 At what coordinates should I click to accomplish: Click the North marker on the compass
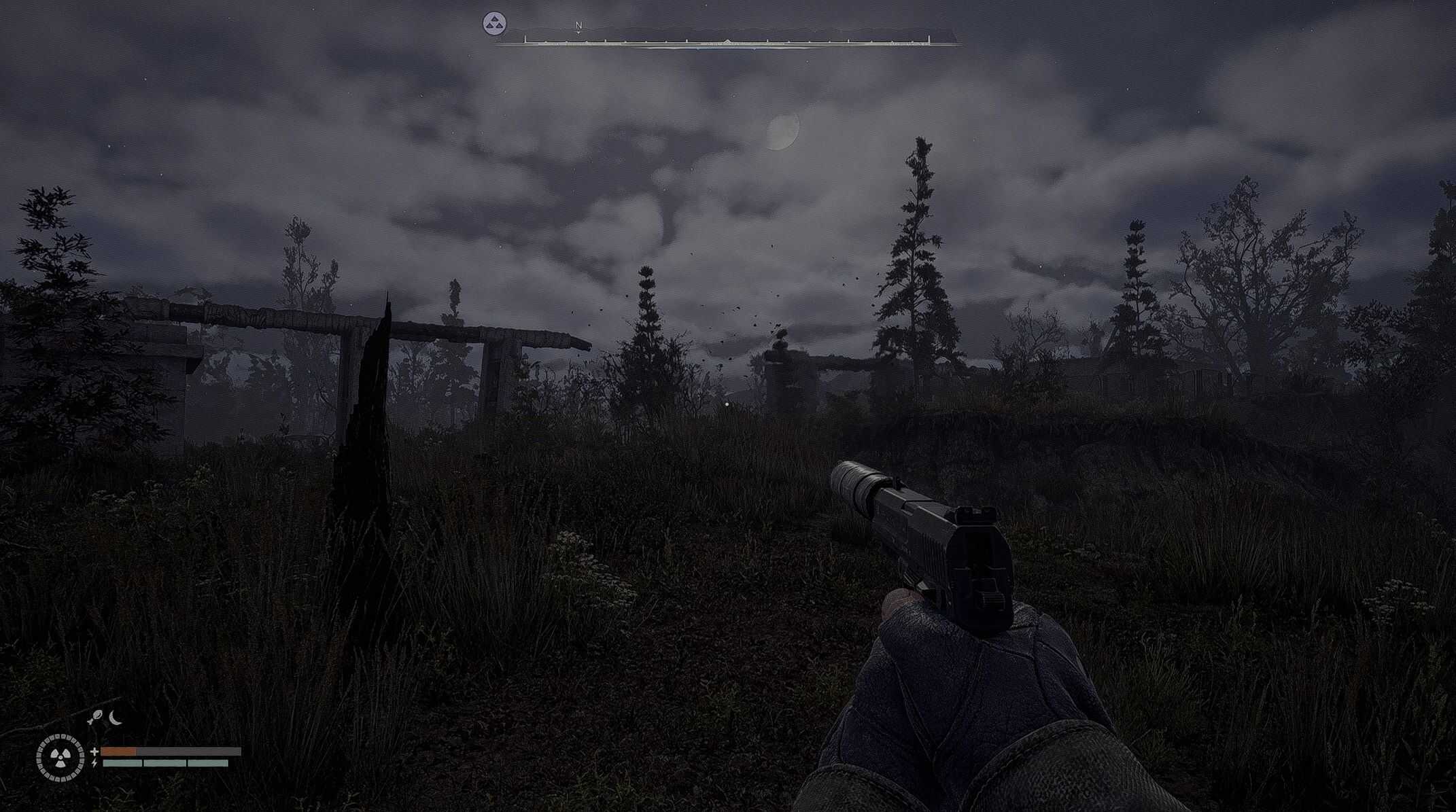[578, 26]
